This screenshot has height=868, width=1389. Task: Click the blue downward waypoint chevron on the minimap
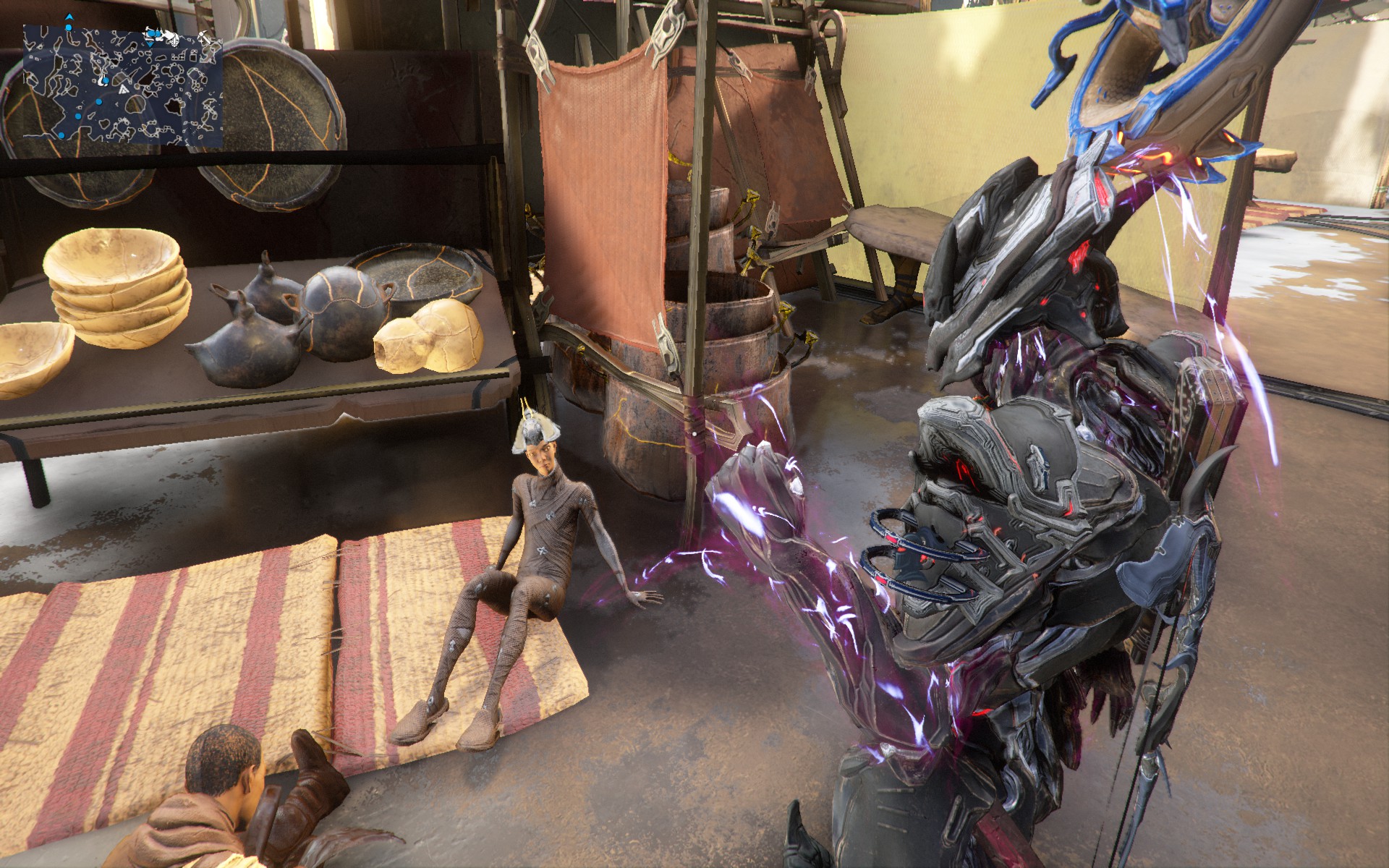[x=150, y=44]
